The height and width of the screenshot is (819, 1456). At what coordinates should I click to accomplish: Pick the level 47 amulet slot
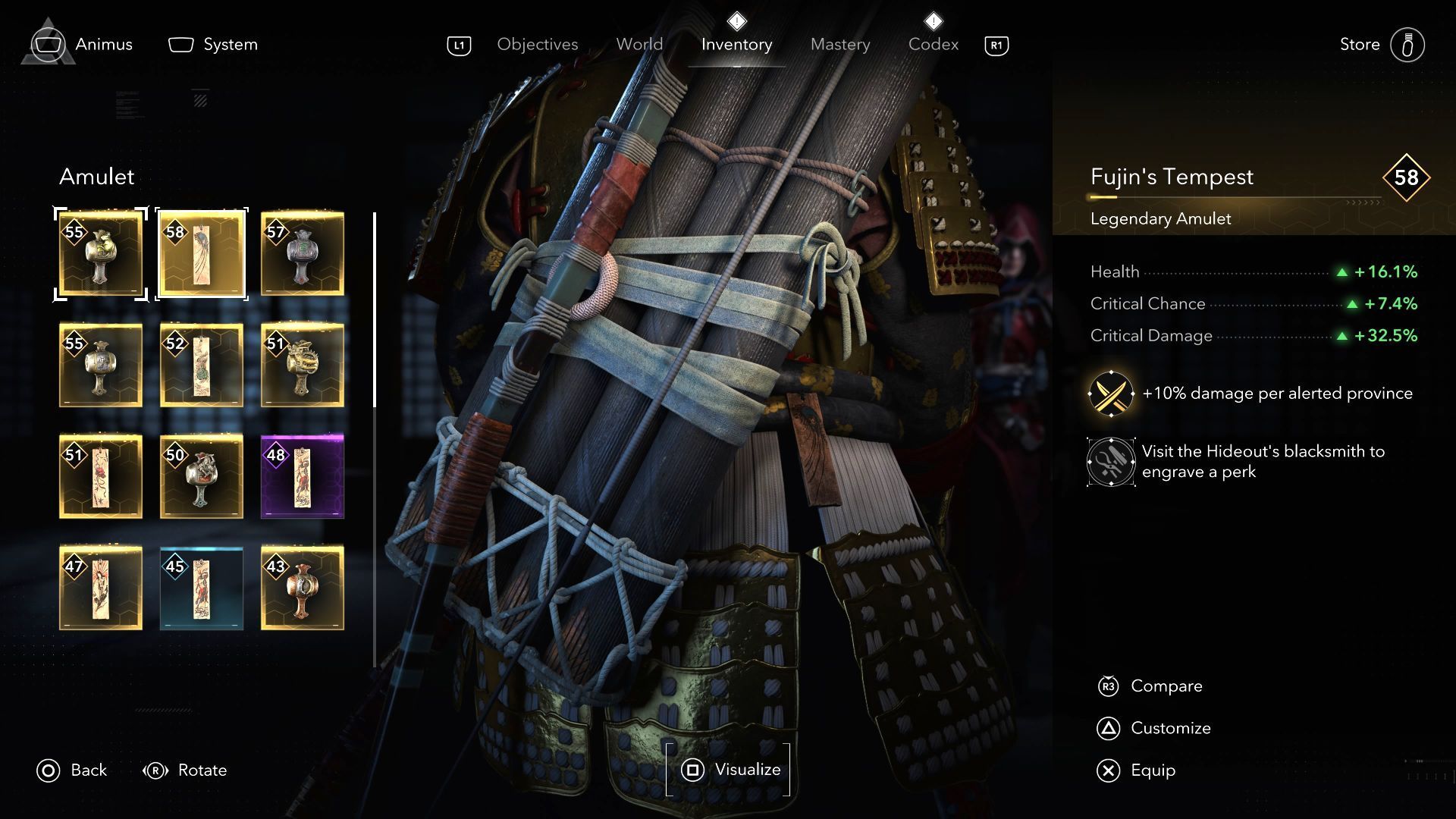point(101,588)
